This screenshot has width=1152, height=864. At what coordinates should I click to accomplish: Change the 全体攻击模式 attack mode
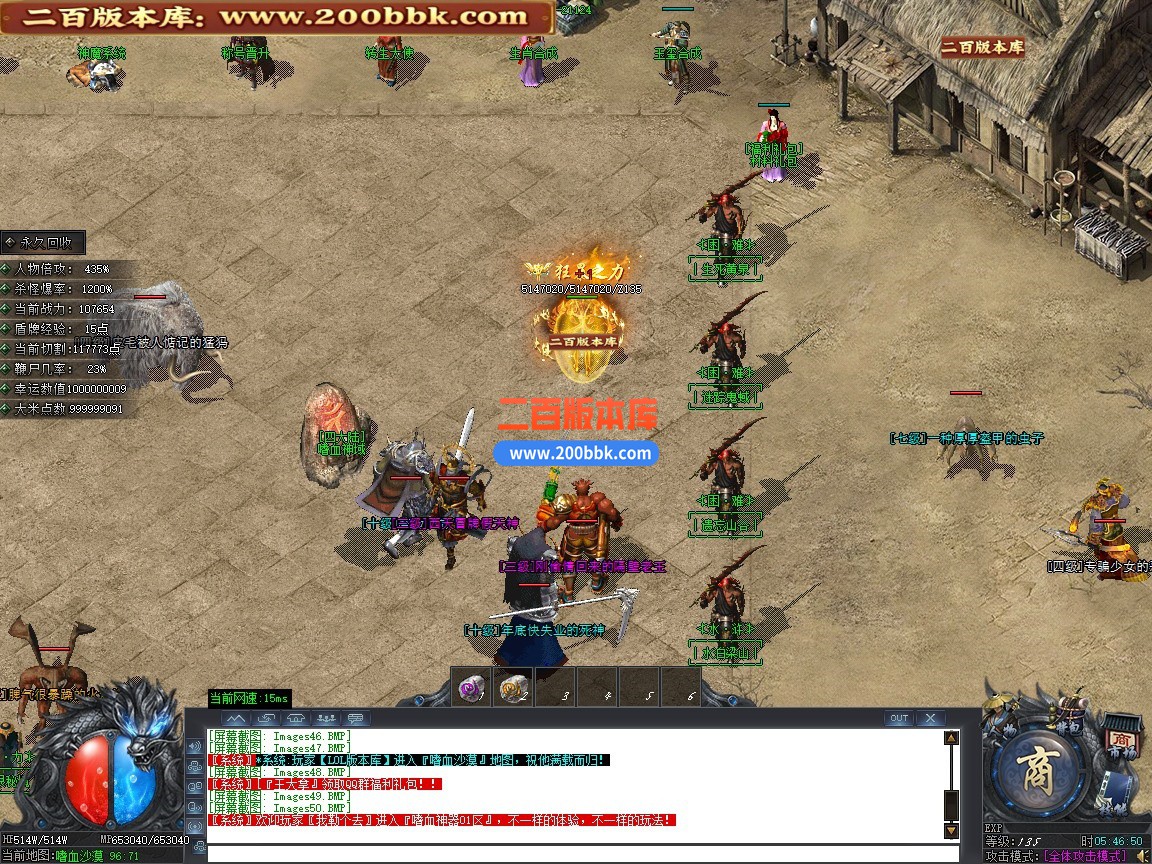[1084, 856]
